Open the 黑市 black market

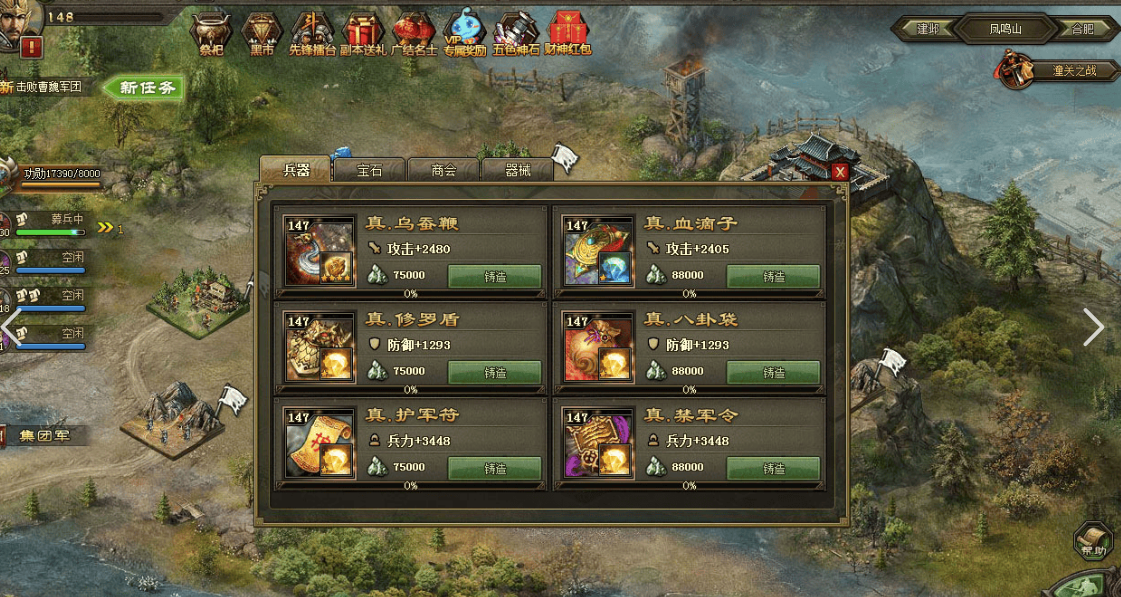click(x=262, y=34)
